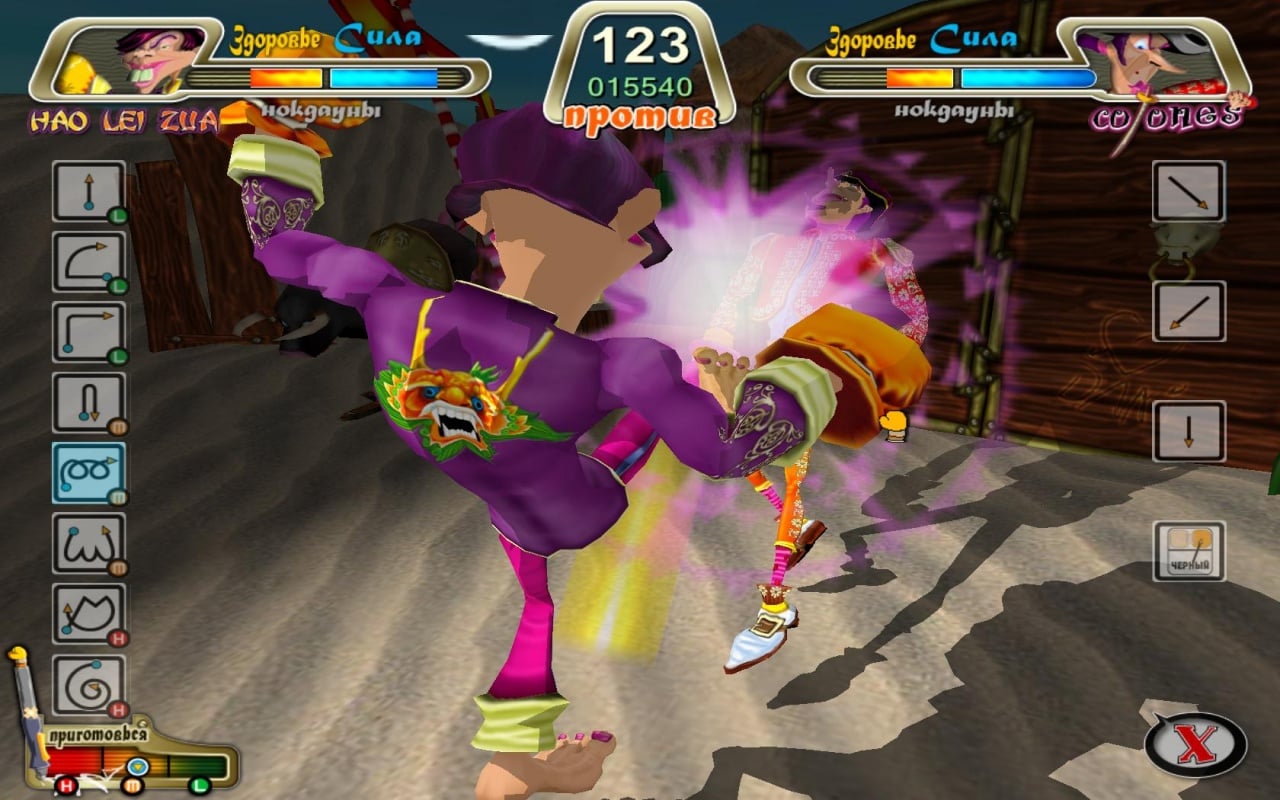Activate the highlighted double-loop gesture
The height and width of the screenshot is (800, 1280).
pos(89,473)
